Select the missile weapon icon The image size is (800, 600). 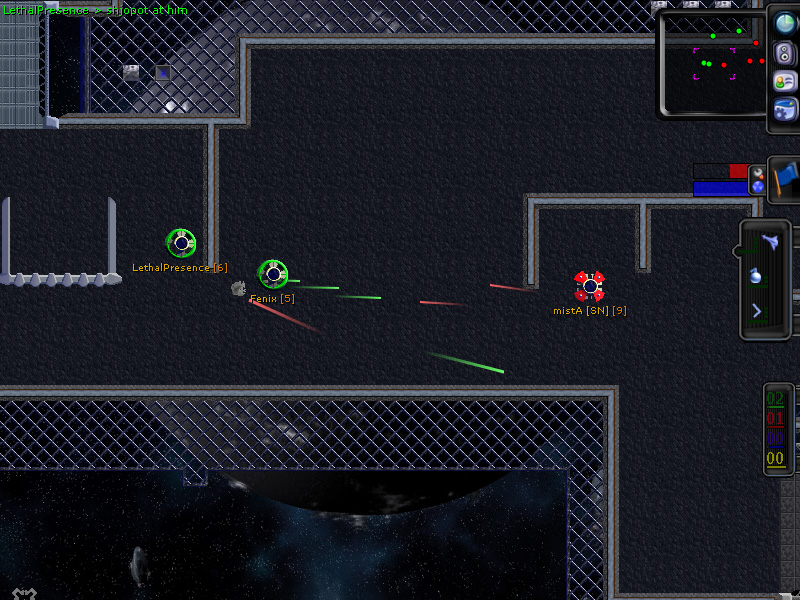tap(771, 242)
